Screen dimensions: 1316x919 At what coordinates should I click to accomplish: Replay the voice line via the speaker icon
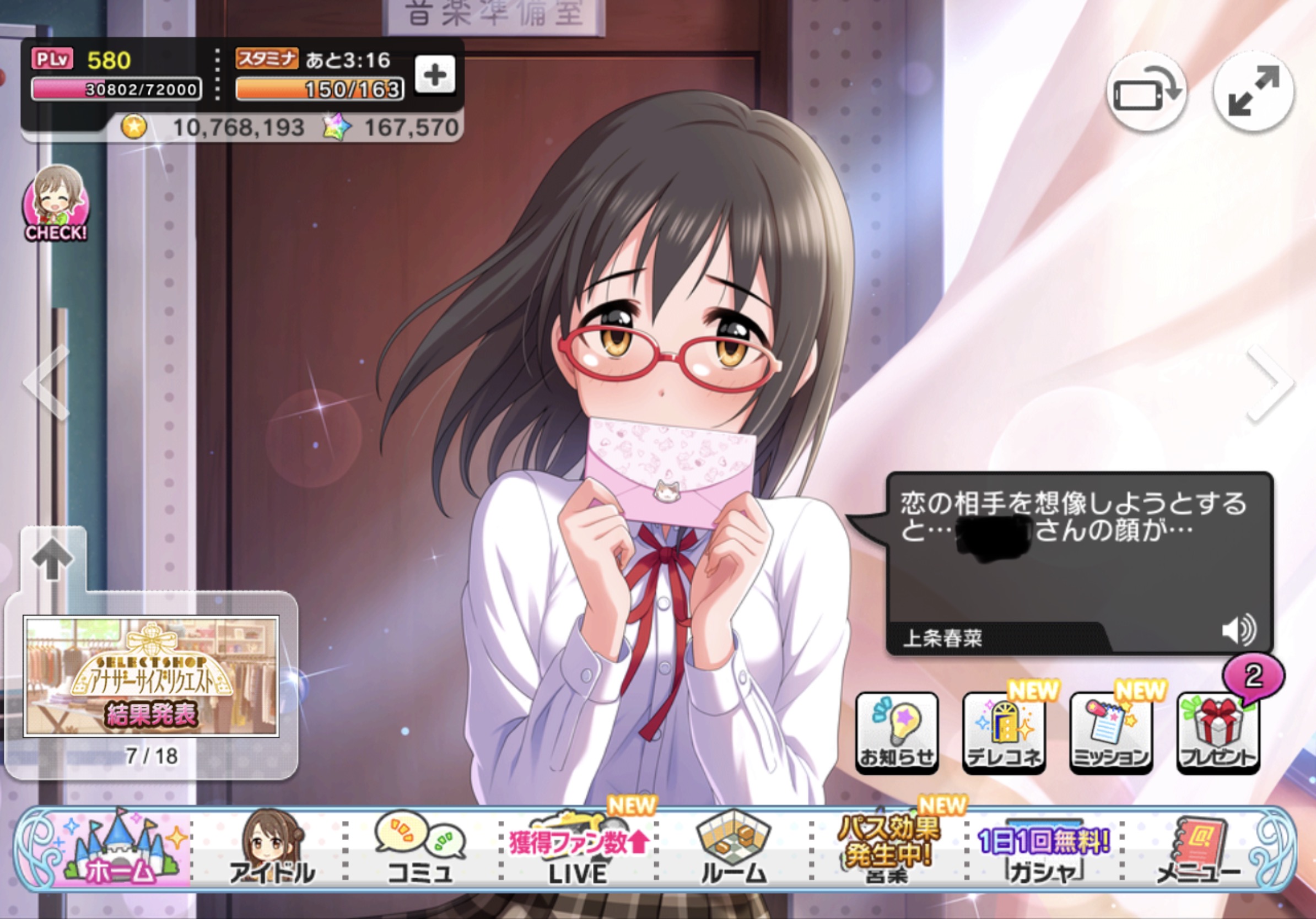pos(1239,630)
